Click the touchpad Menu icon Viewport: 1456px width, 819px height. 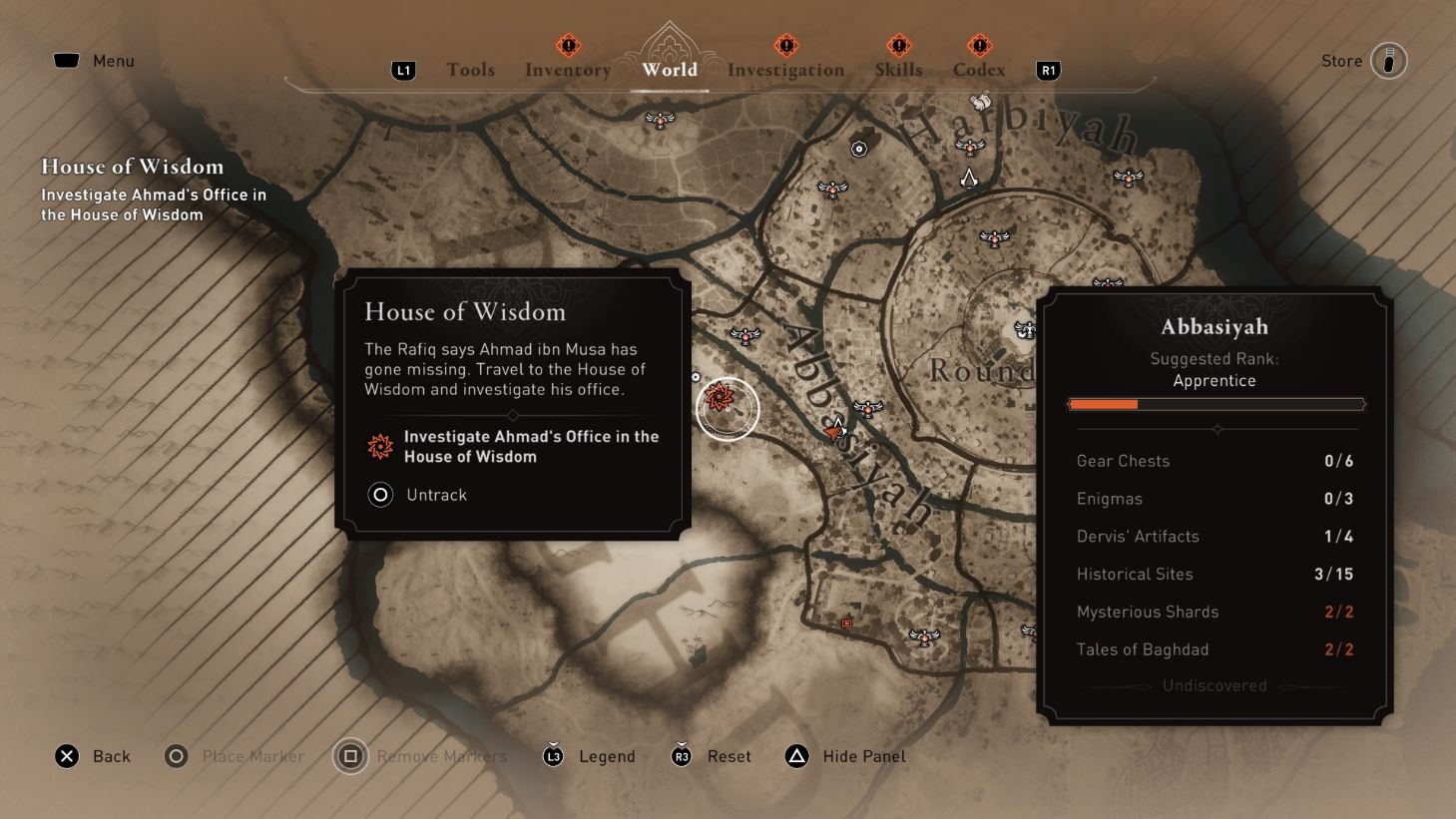pos(66,60)
